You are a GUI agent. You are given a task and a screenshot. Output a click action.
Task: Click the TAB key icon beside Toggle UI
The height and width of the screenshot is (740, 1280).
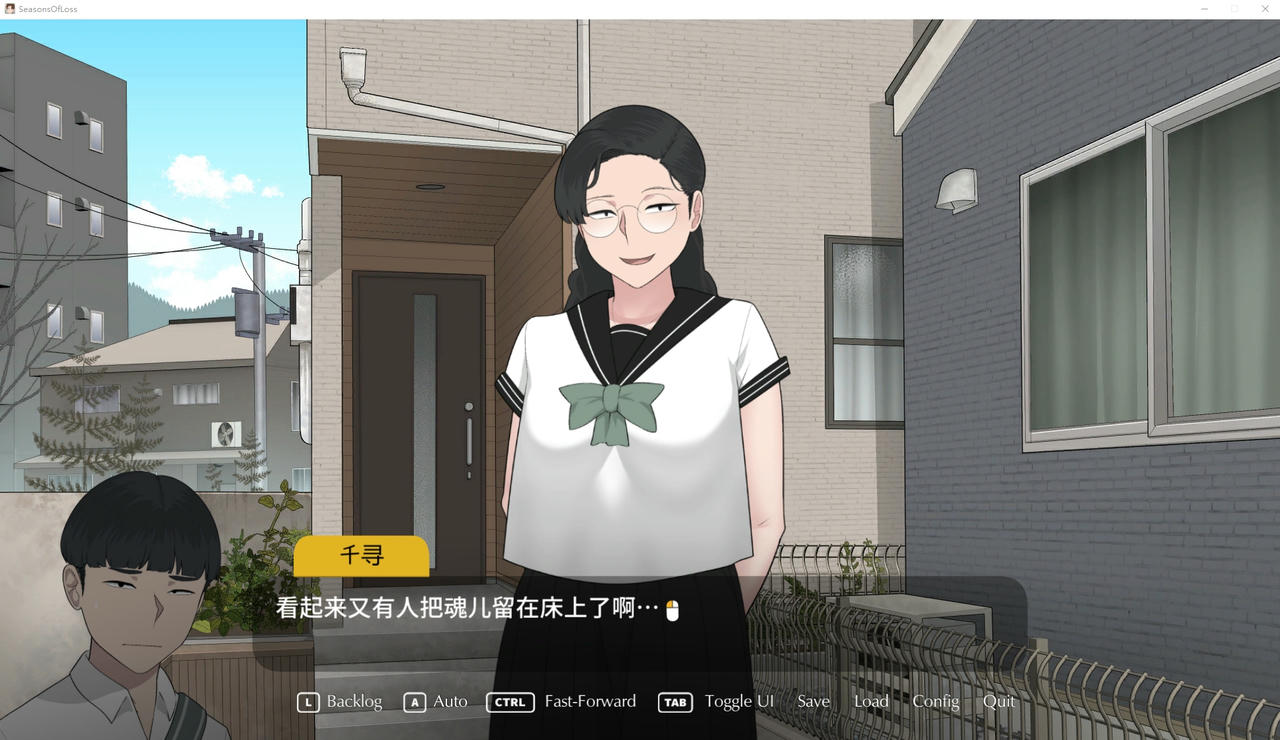point(675,702)
